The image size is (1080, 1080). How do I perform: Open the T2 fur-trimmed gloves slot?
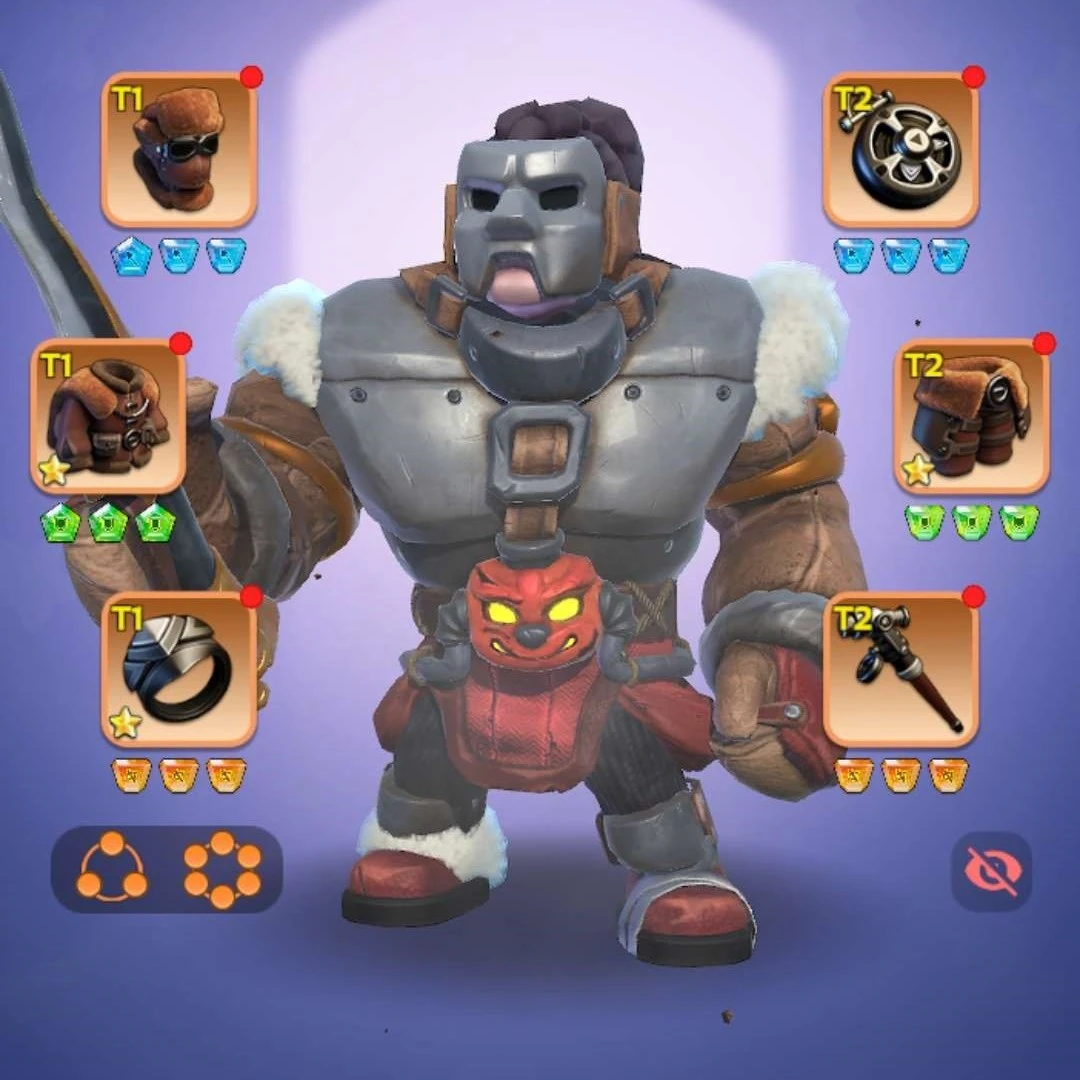971,416
